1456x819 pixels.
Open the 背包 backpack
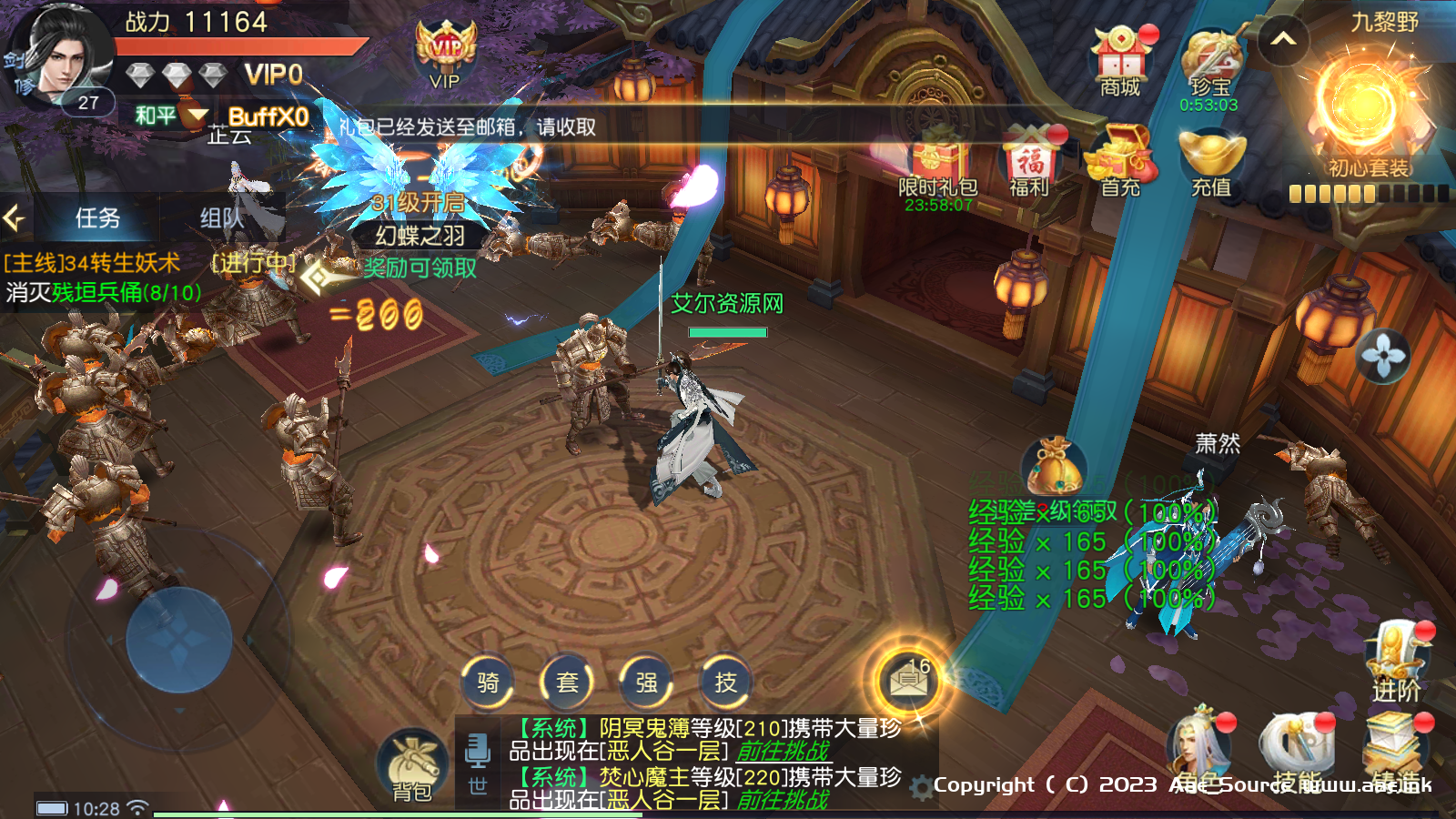point(412,766)
